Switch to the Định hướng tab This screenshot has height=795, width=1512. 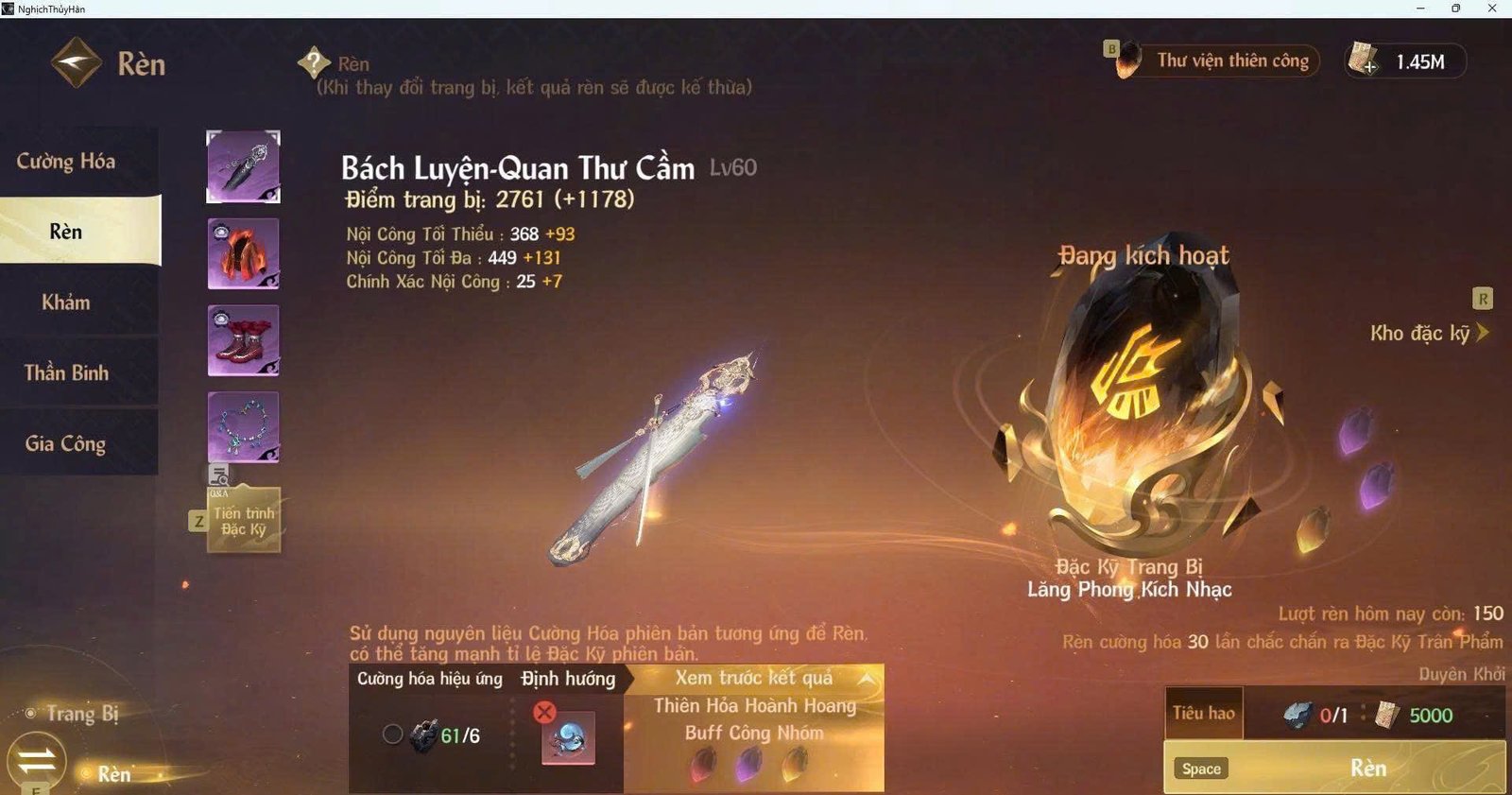coord(567,679)
